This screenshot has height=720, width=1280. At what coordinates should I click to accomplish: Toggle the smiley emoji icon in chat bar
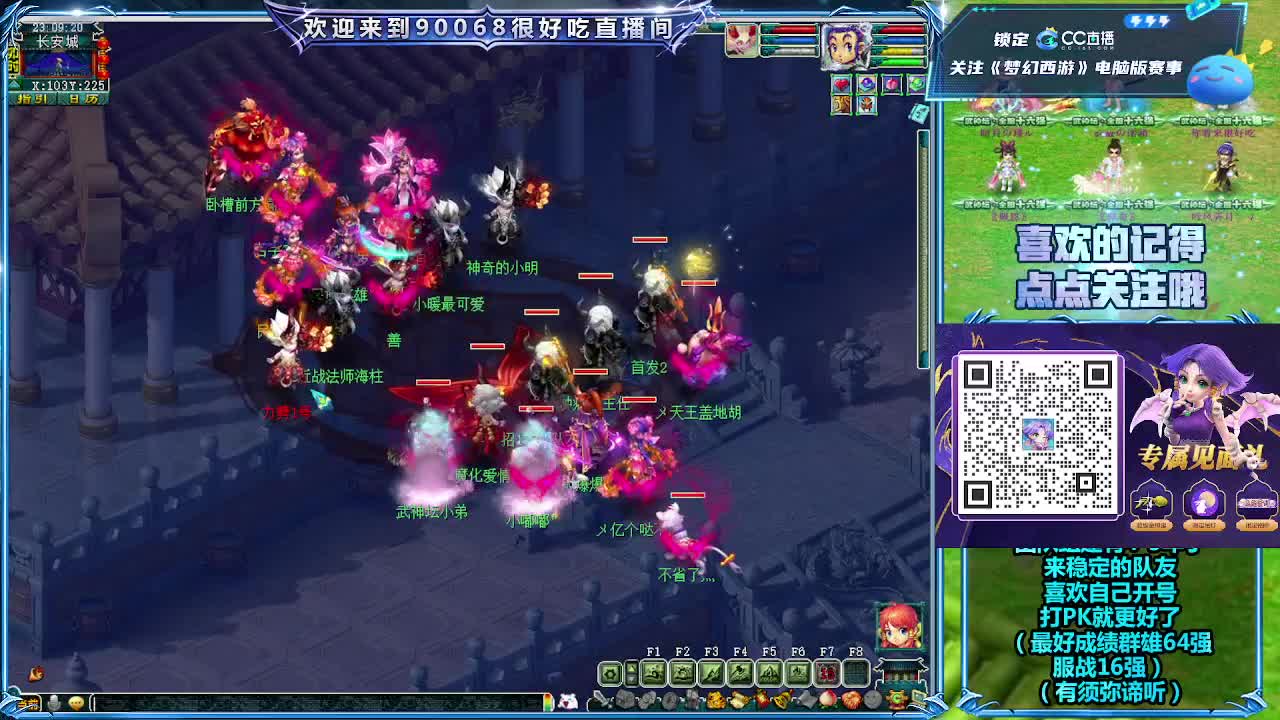coord(76,703)
